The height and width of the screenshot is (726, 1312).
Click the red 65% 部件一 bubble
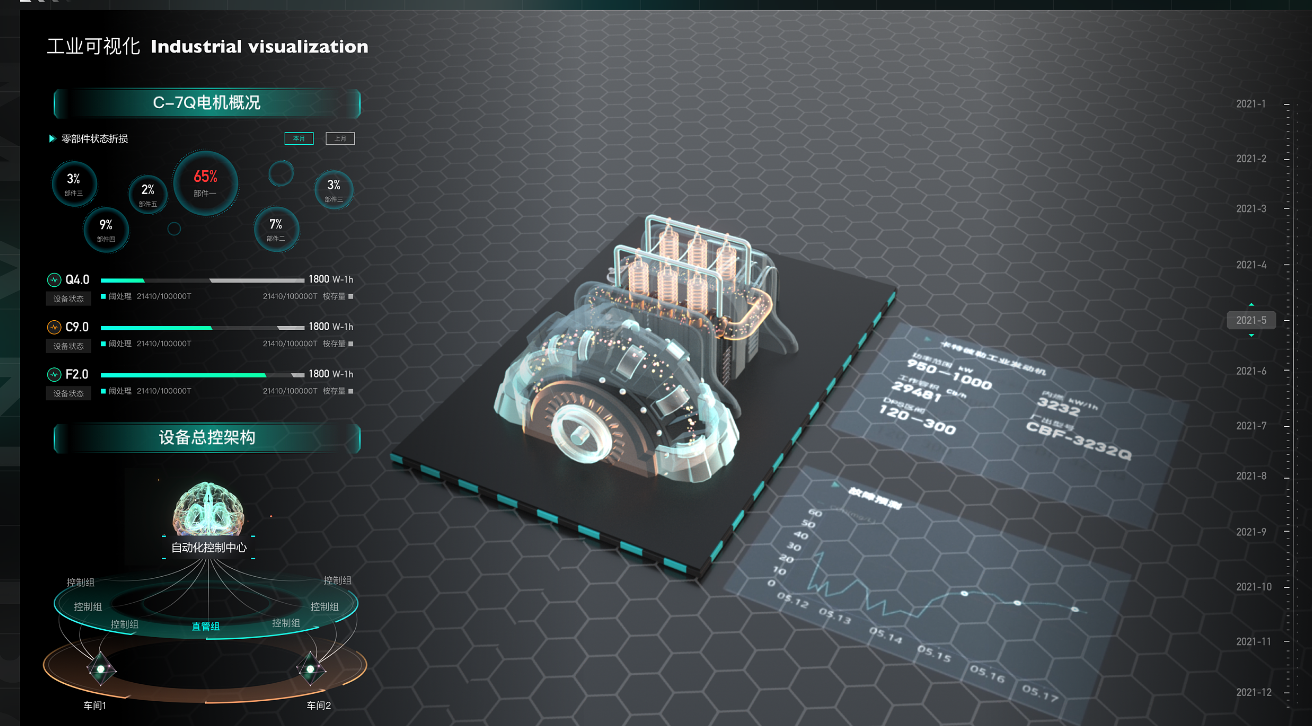(206, 181)
